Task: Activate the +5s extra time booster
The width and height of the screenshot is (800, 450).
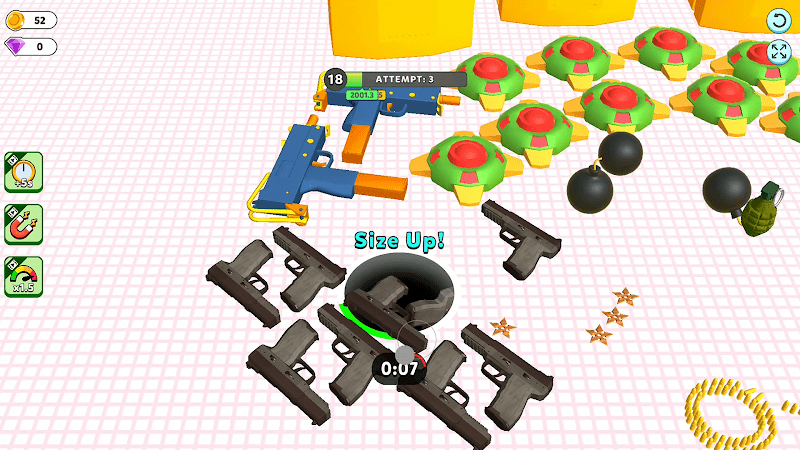Action: click(x=23, y=171)
